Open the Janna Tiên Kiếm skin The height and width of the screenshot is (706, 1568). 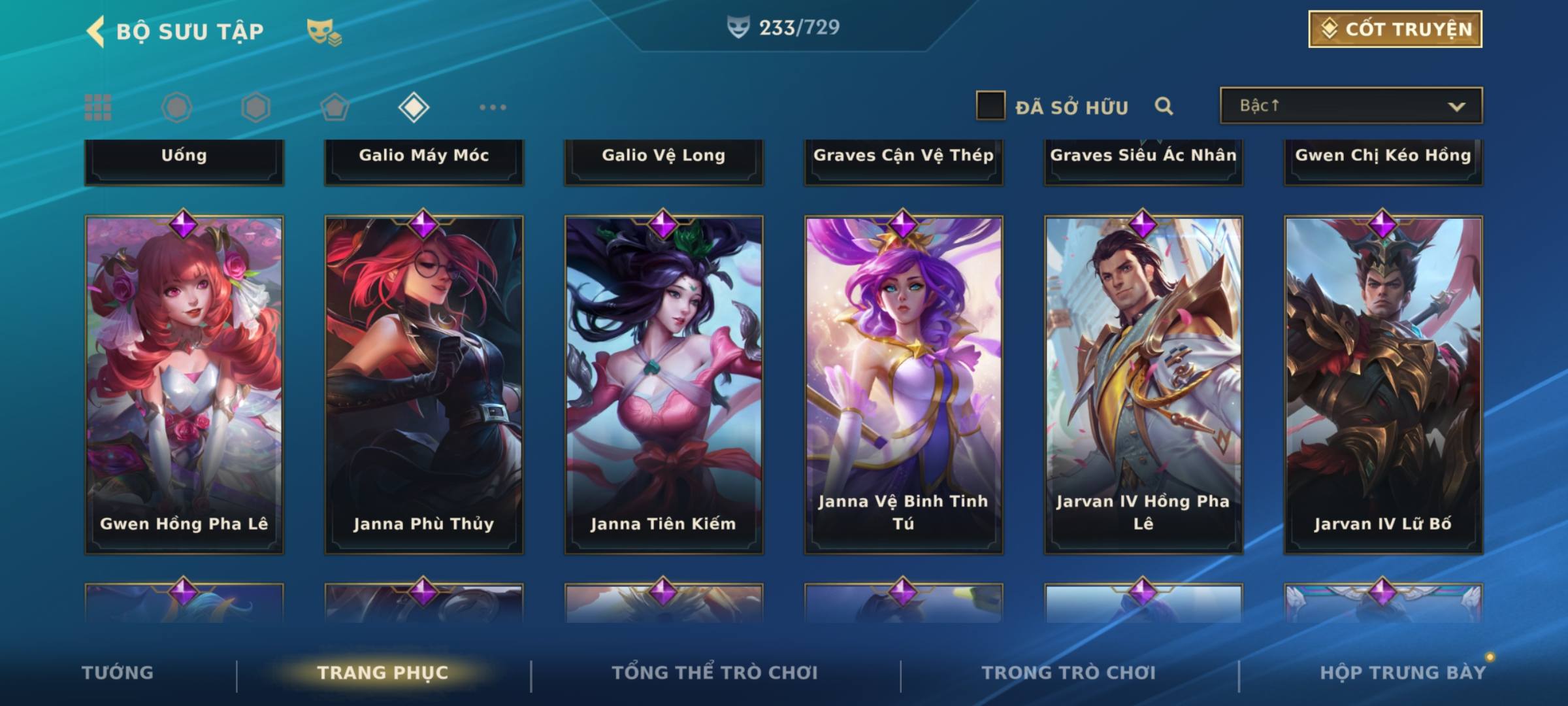click(664, 386)
